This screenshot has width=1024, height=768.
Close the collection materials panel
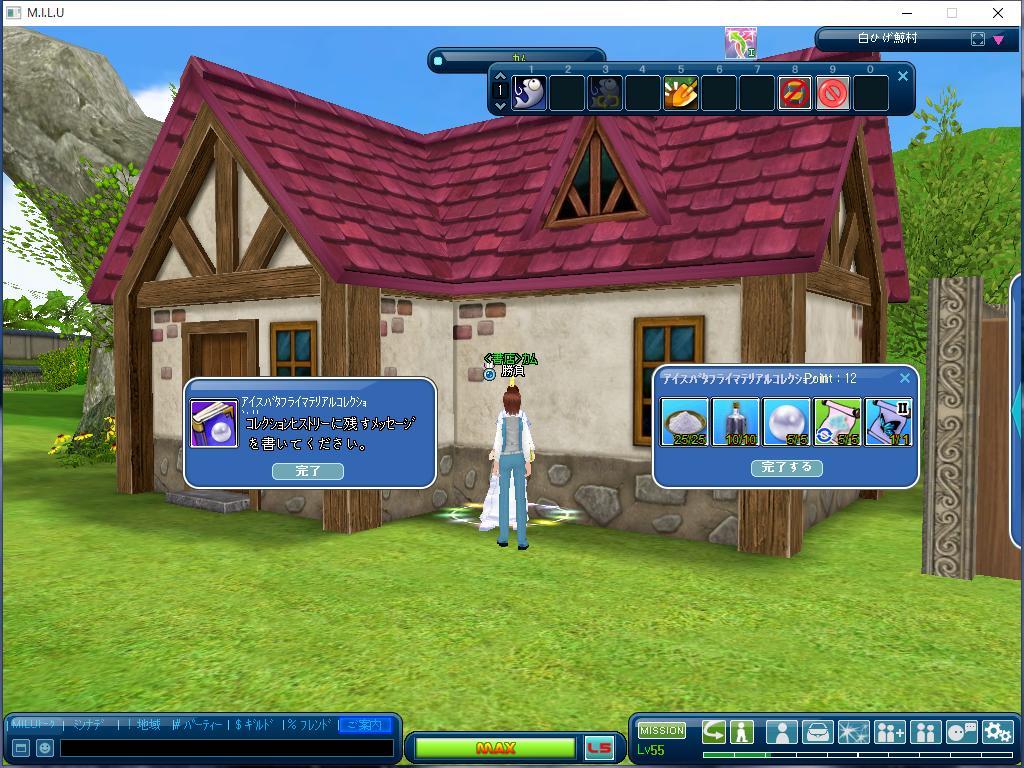[x=905, y=378]
